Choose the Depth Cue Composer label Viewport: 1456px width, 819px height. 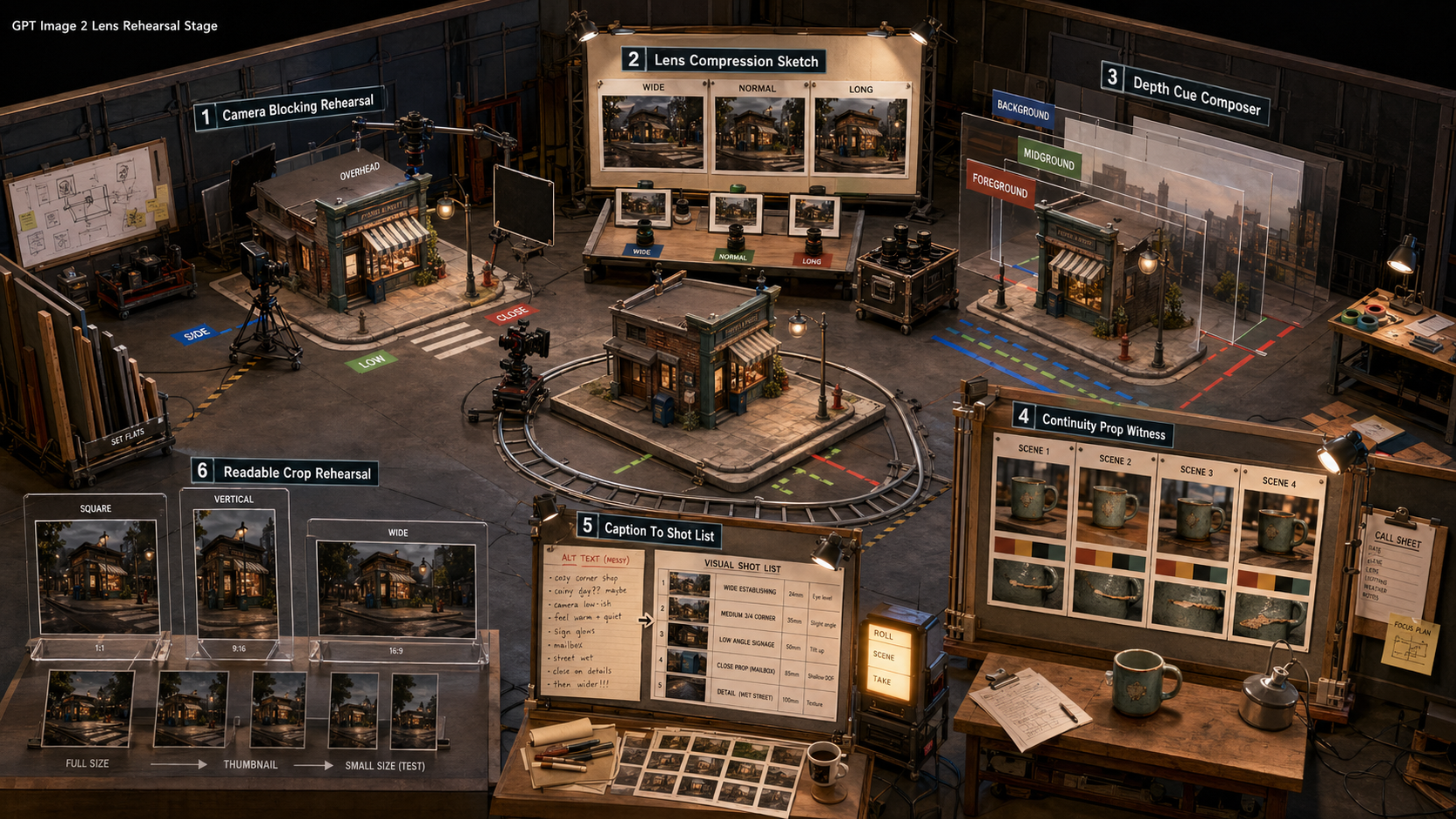point(1184,94)
